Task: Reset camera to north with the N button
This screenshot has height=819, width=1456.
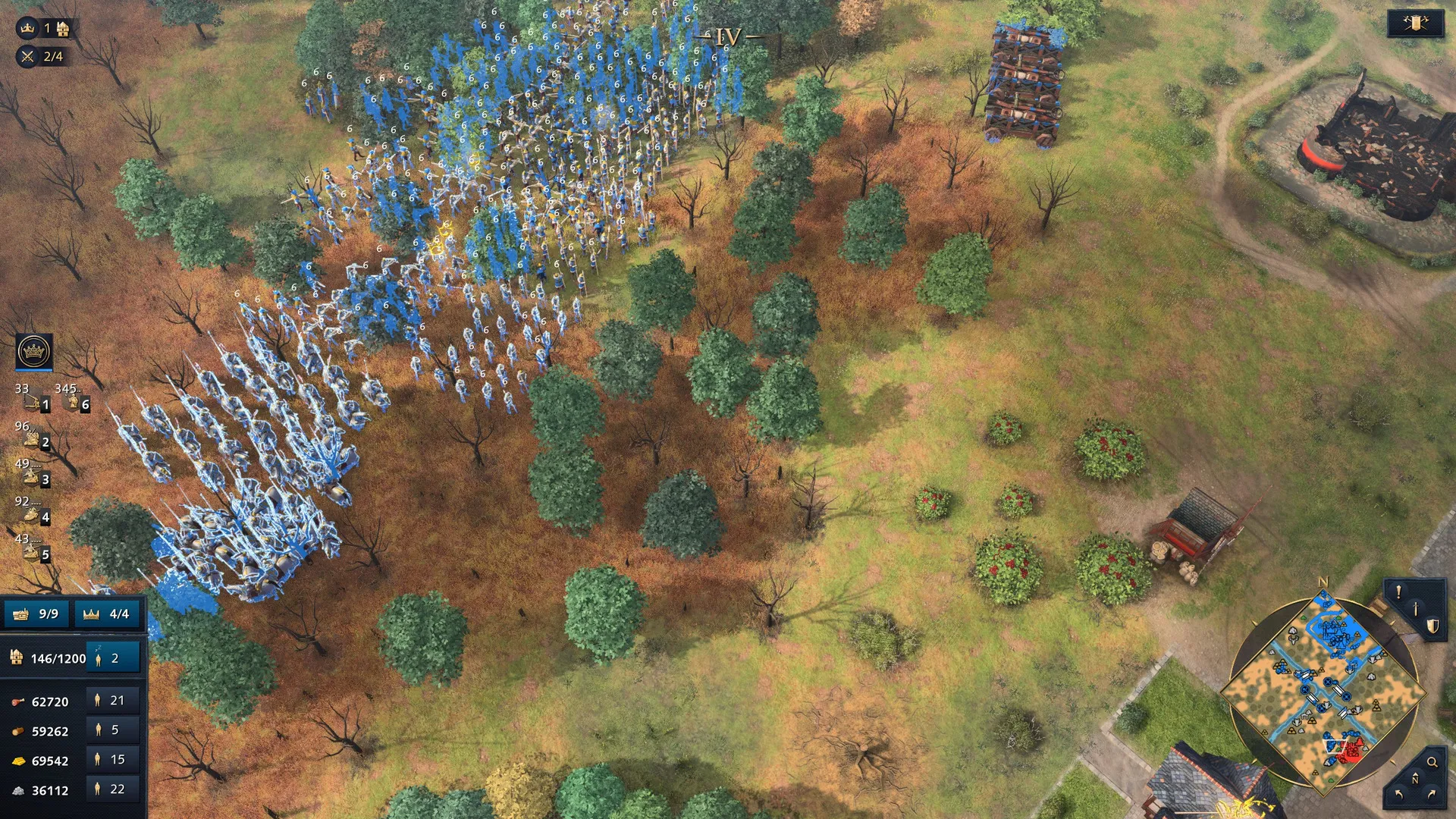Action: tap(1415, 780)
